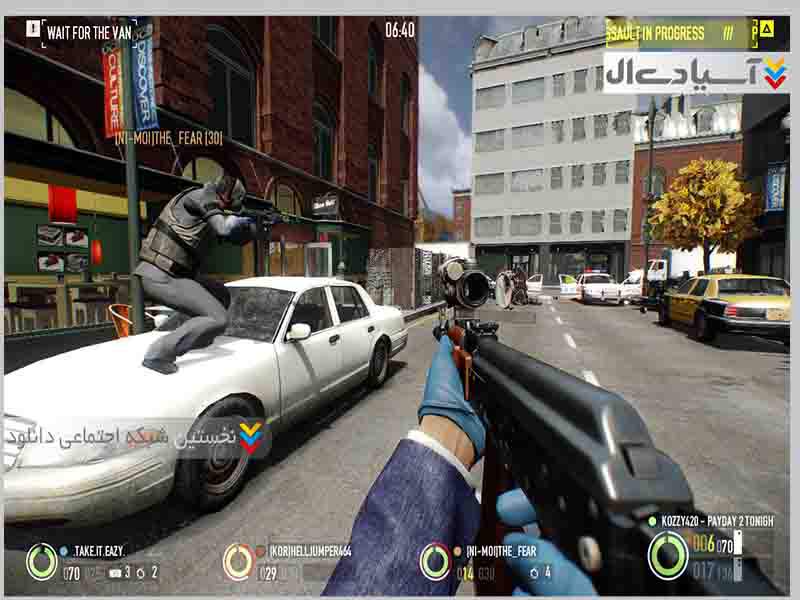The width and height of the screenshot is (800, 600).
Task: Select the [NI-MOI]THE_FEAR teammate panel at the bottom
Action: point(490,562)
